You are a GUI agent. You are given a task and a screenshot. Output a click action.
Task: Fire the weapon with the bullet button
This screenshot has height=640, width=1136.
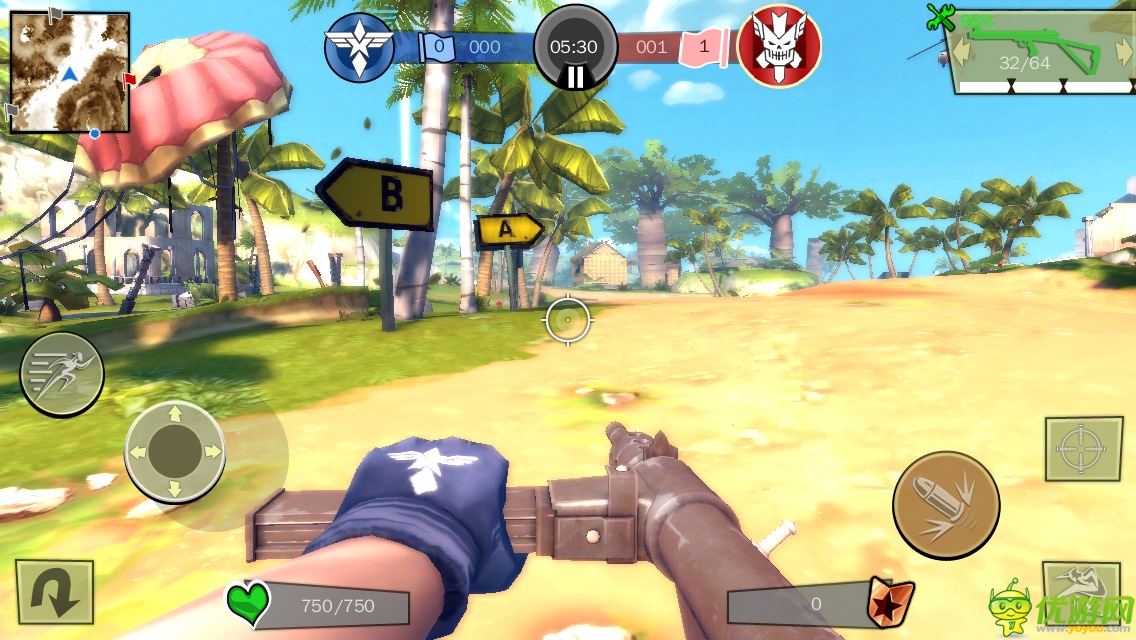point(946,505)
